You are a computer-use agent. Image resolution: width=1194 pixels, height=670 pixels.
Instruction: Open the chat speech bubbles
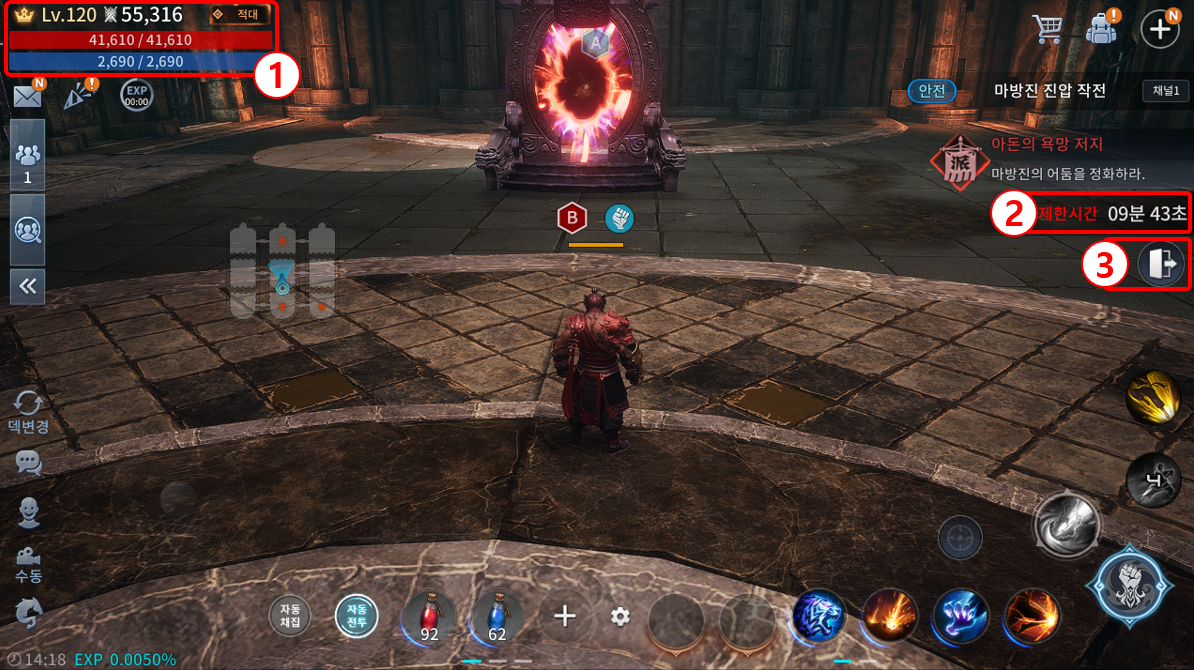click(x=28, y=462)
